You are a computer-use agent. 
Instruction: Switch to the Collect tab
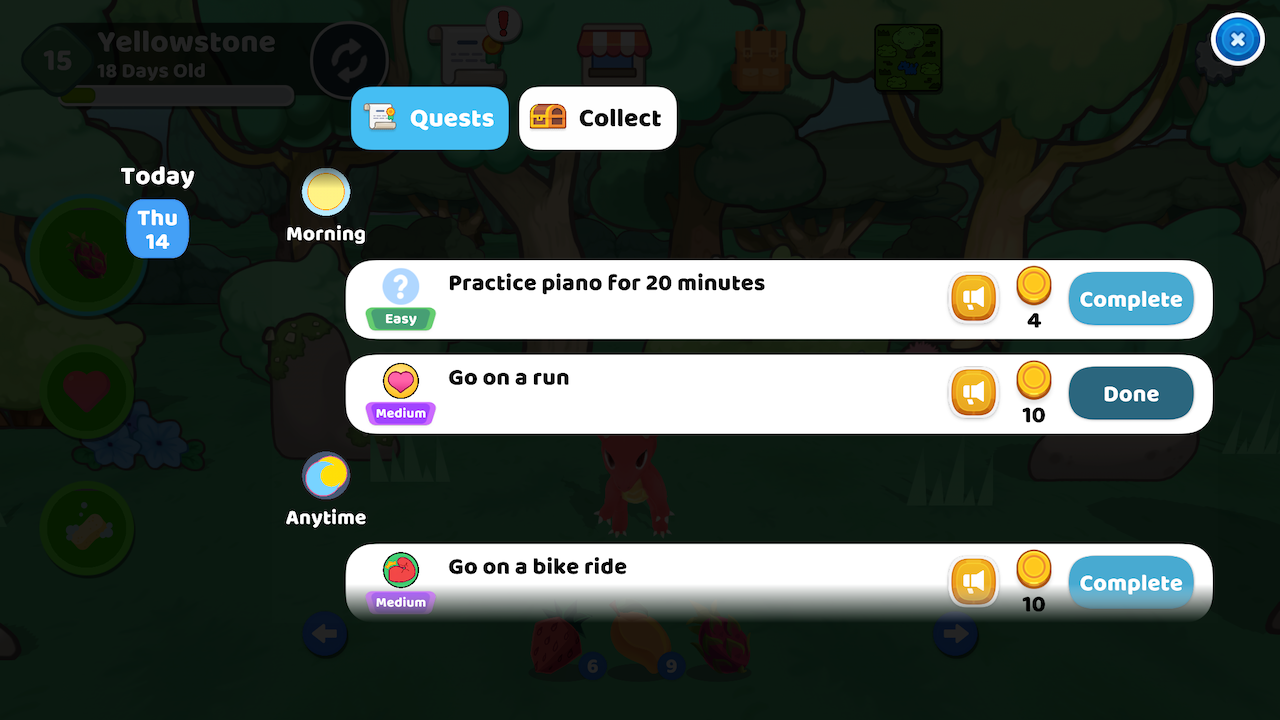pyautogui.click(x=597, y=118)
